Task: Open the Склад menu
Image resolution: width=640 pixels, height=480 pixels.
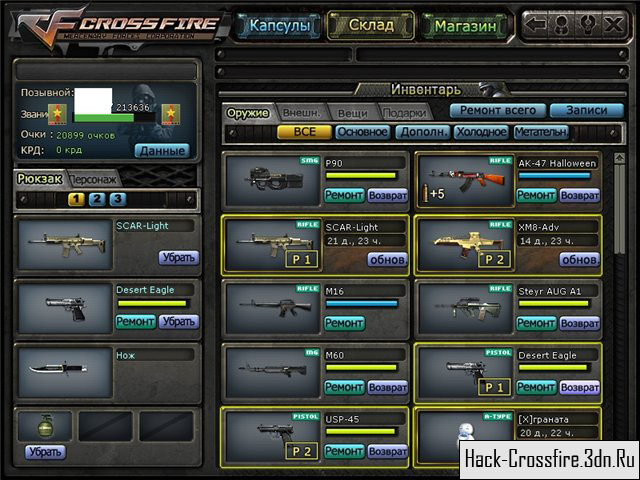Action: click(x=370, y=25)
